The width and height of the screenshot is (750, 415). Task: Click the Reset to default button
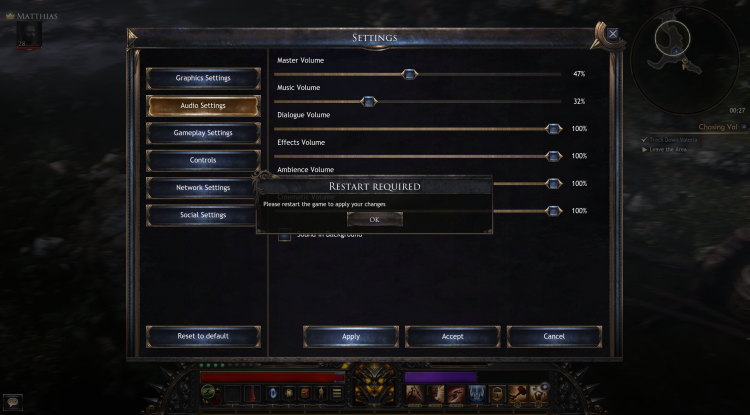(x=203, y=336)
